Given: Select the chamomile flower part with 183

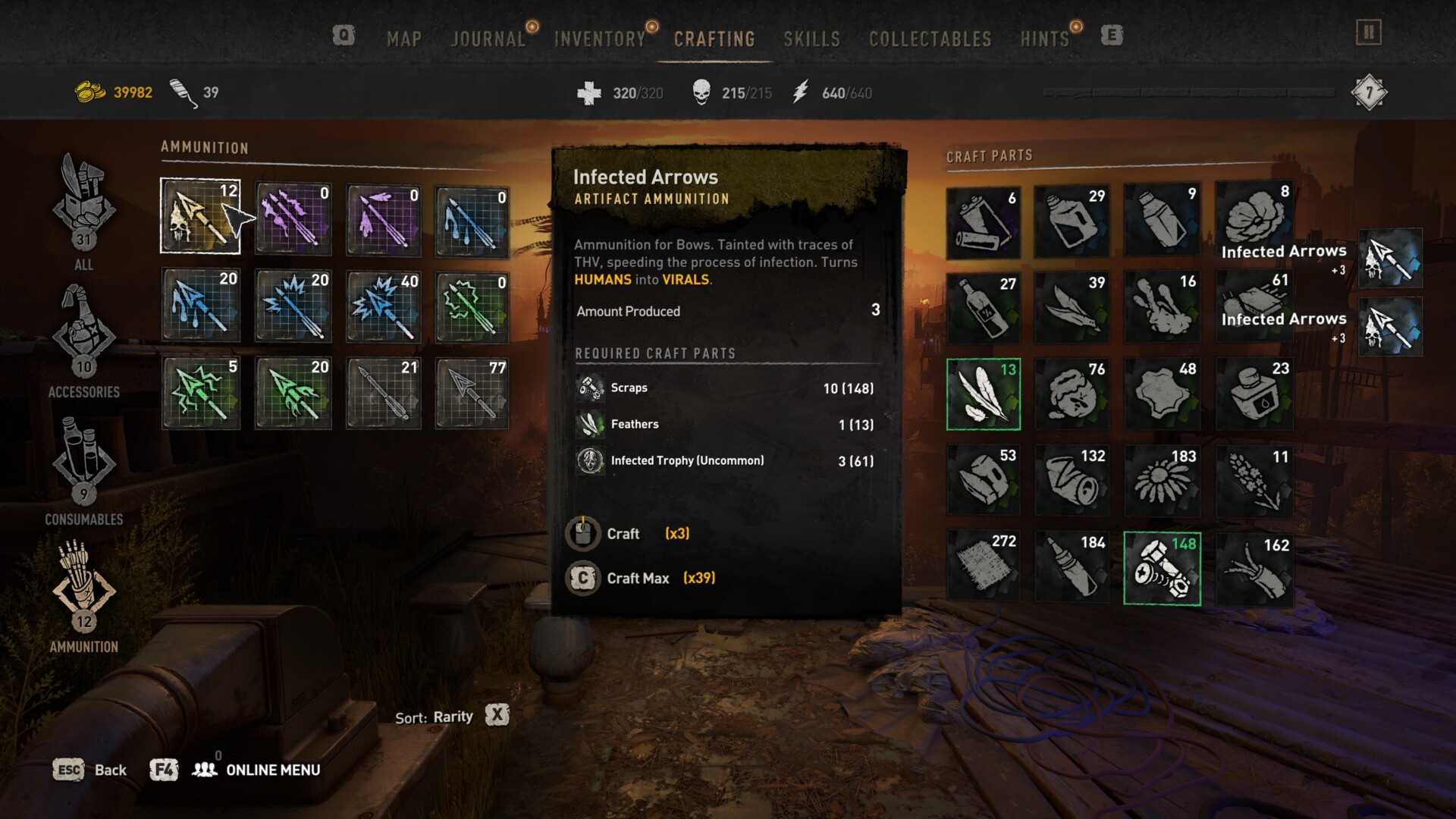Looking at the screenshot, I should pos(1162,480).
